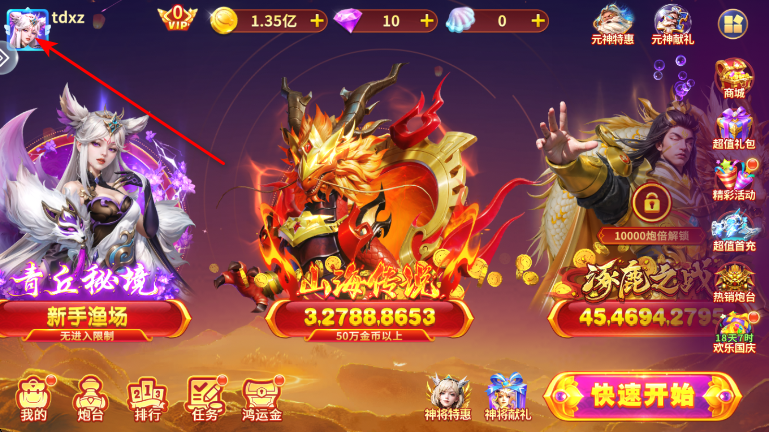Image resolution: width=769 pixels, height=432 pixels.
Task: Add more gold coins with plus button
Action: click(x=317, y=20)
